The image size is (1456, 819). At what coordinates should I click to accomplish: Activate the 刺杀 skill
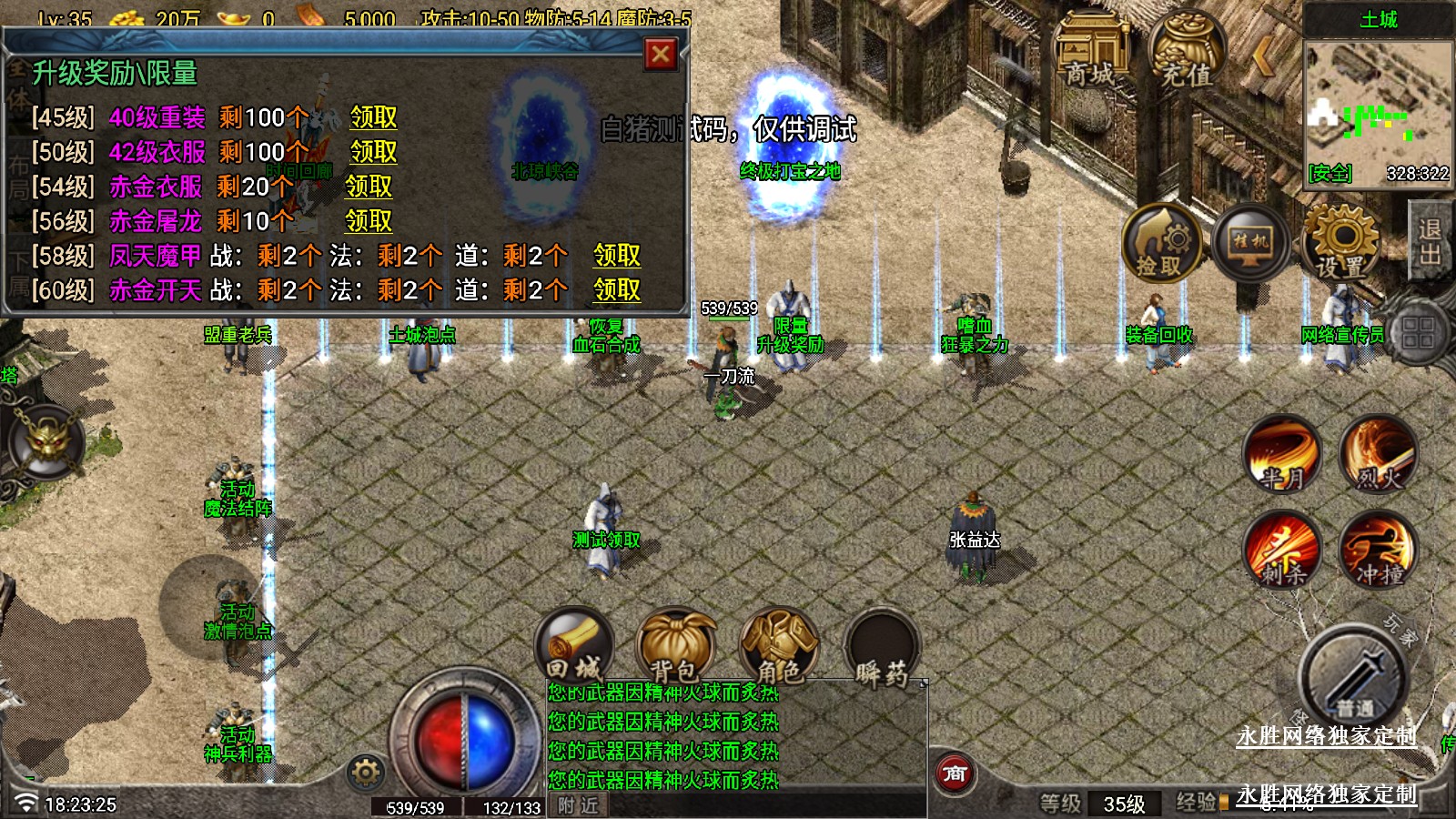pos(1283,549)
